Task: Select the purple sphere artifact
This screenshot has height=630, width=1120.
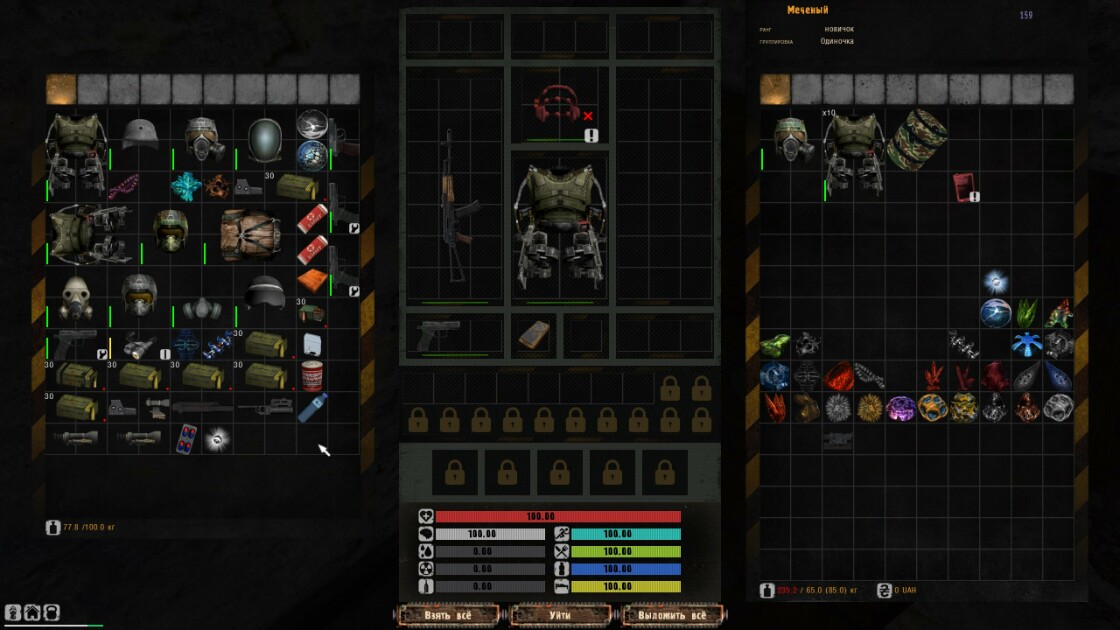Action: [902, 407]
